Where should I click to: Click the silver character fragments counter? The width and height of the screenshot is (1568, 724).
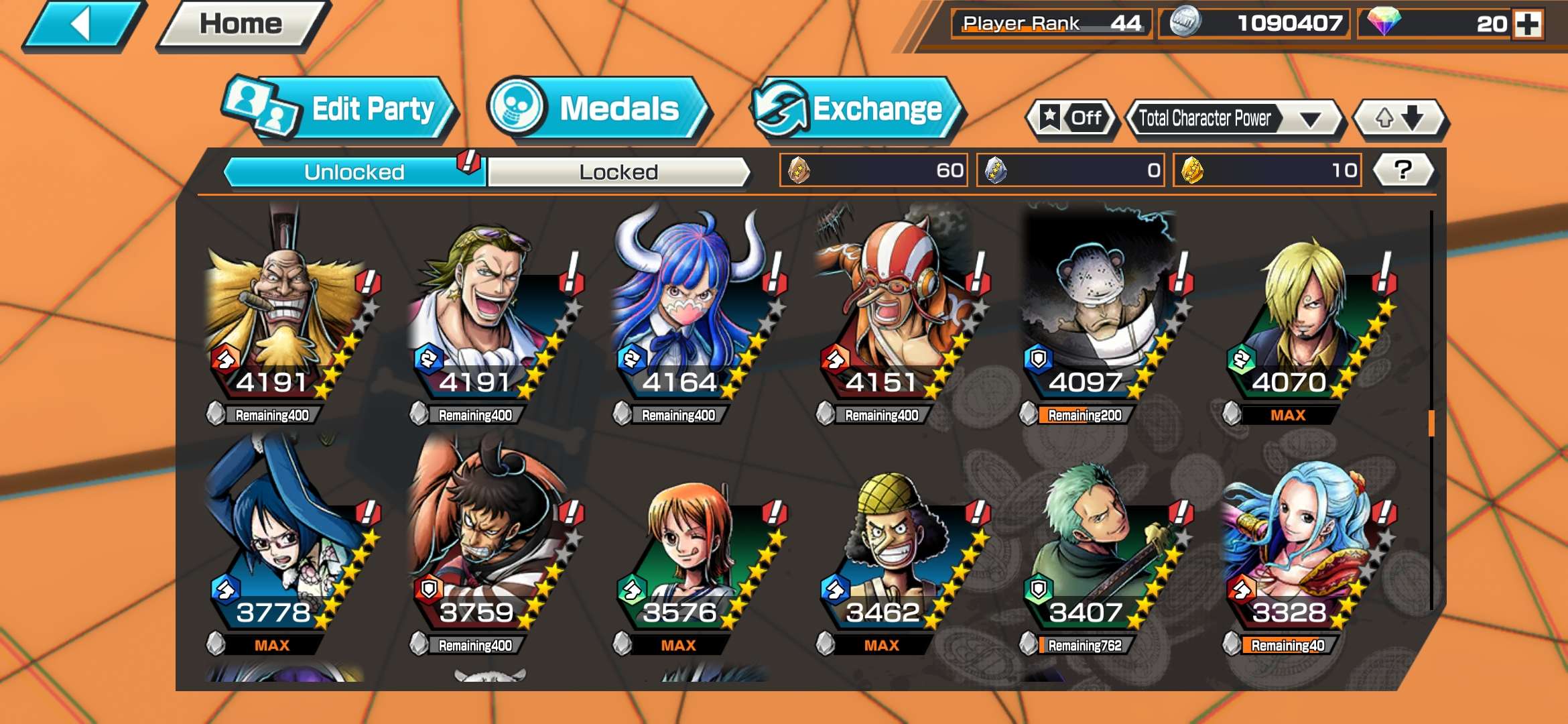pos(1069,170)
